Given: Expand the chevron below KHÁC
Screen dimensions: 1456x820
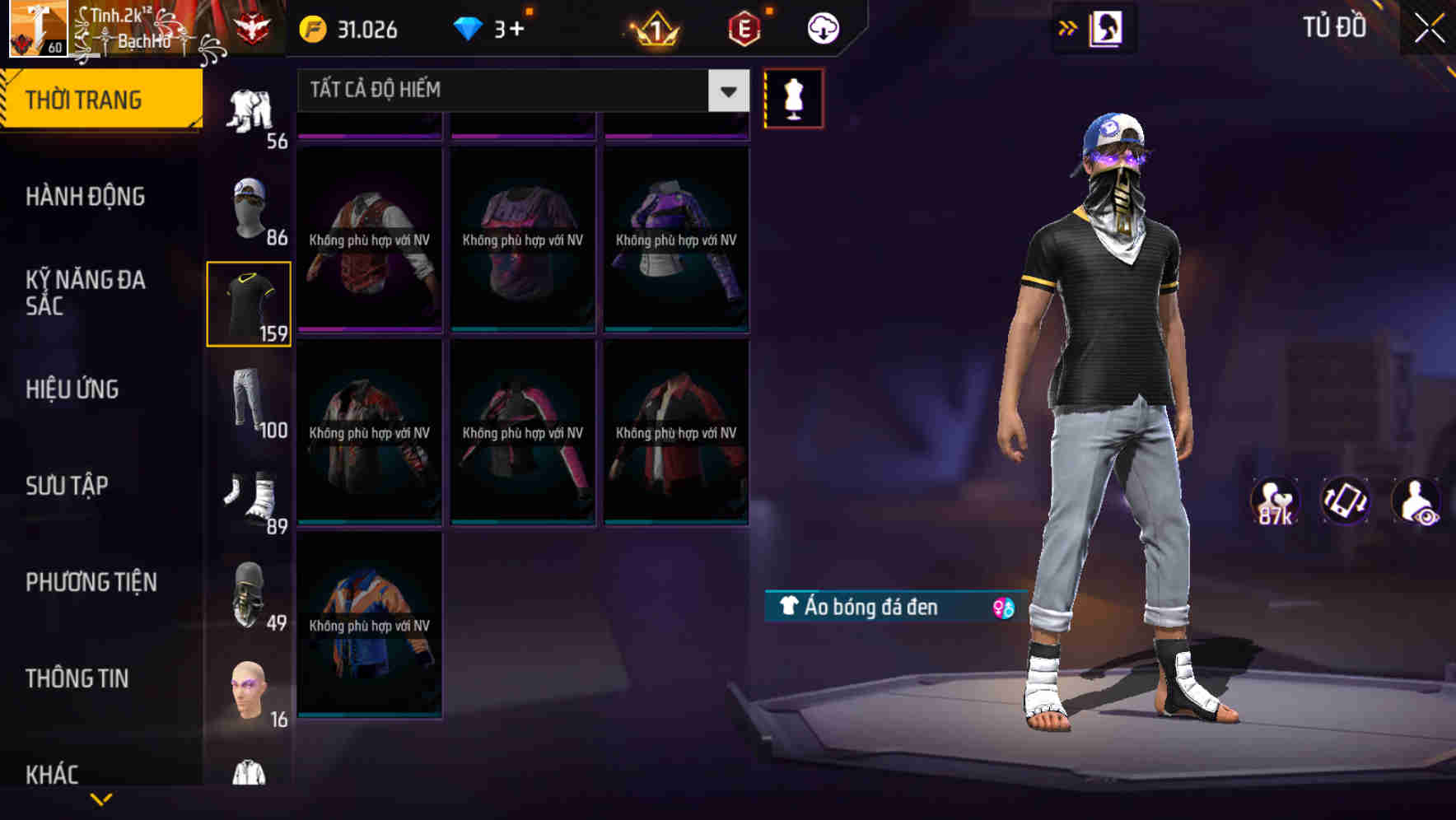Looking at the screenshot, I should 102,800.
